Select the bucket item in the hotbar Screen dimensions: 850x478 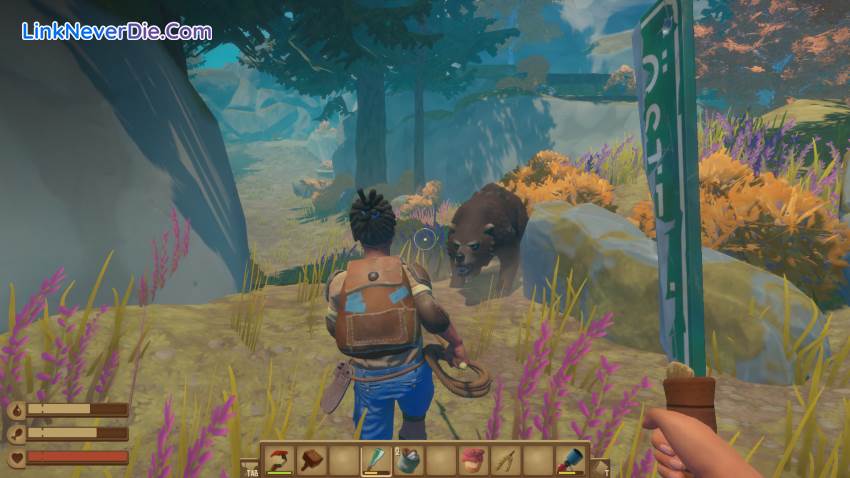[x=408, y=460]
